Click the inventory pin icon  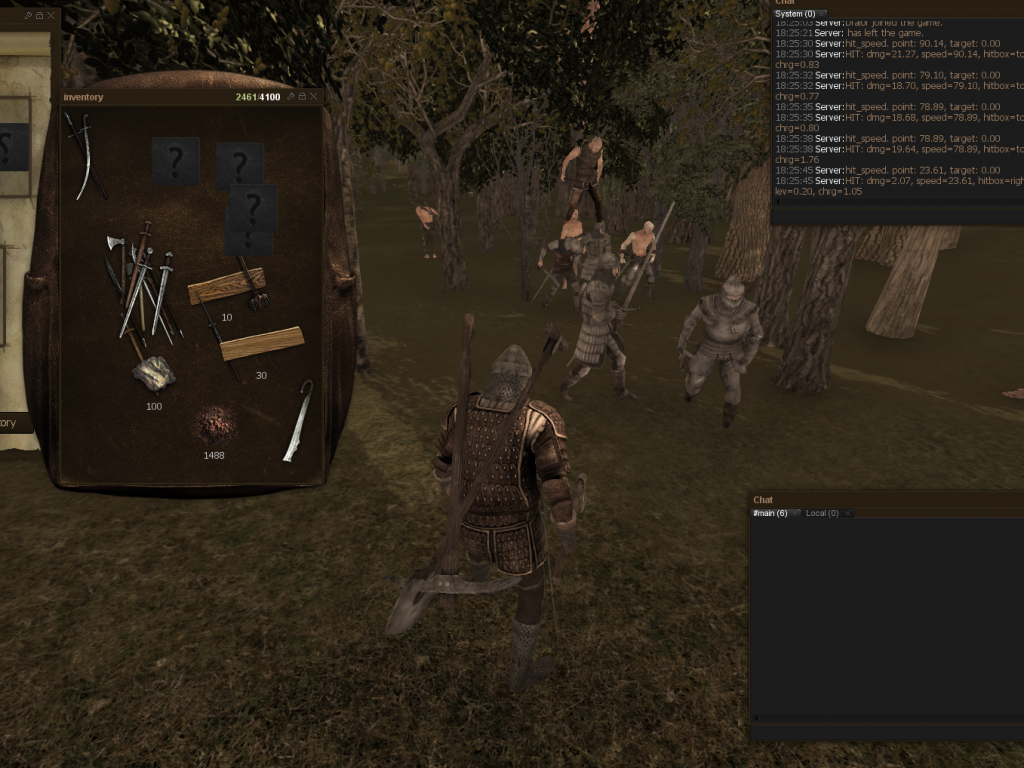(290, 97)
